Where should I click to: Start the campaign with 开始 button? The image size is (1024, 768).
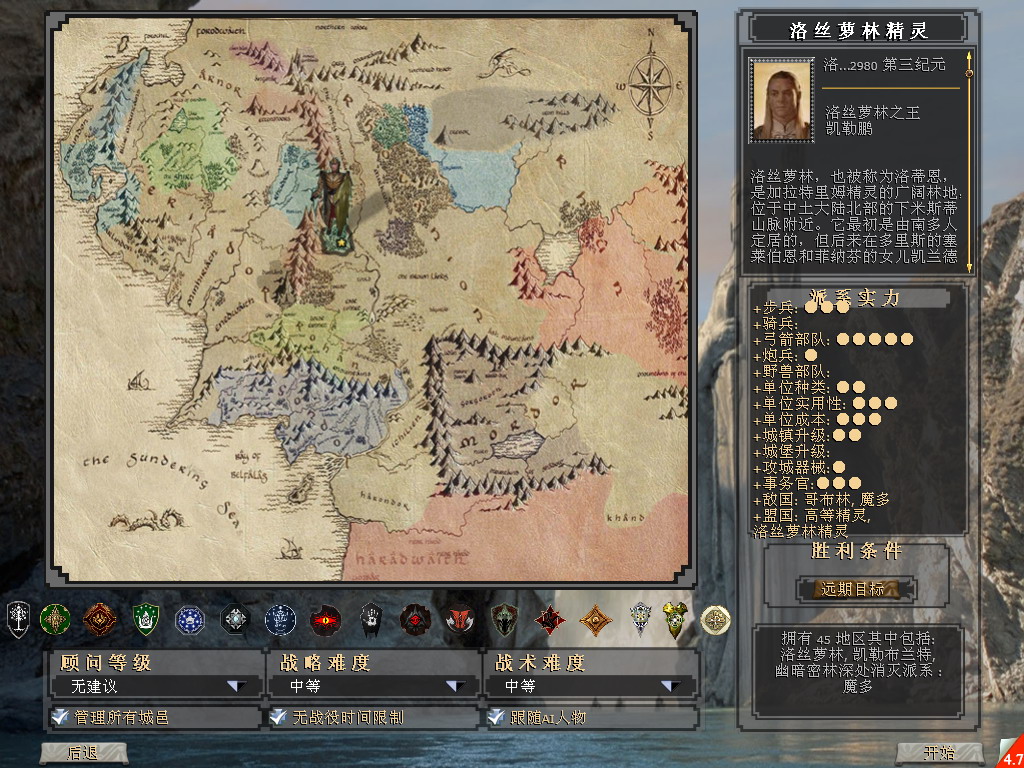939,752
